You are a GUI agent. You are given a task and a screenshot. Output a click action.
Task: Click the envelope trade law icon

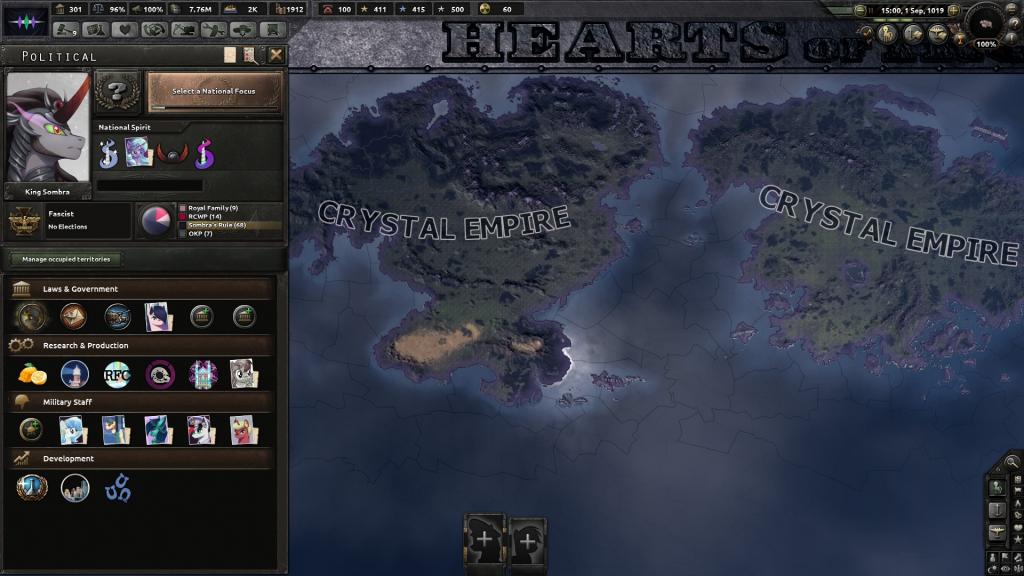73,317
